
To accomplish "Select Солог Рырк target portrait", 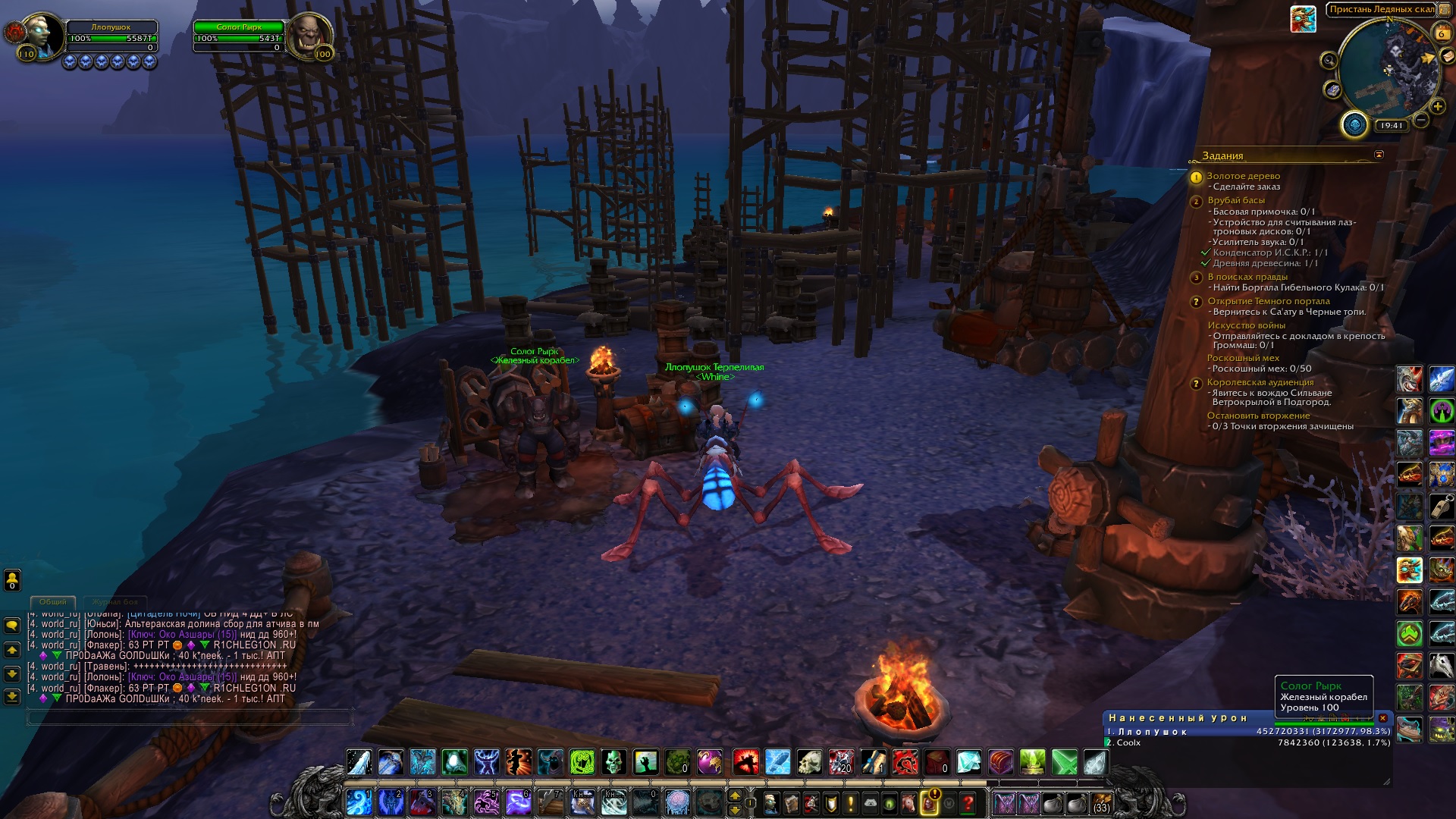I will coord(309,35).
